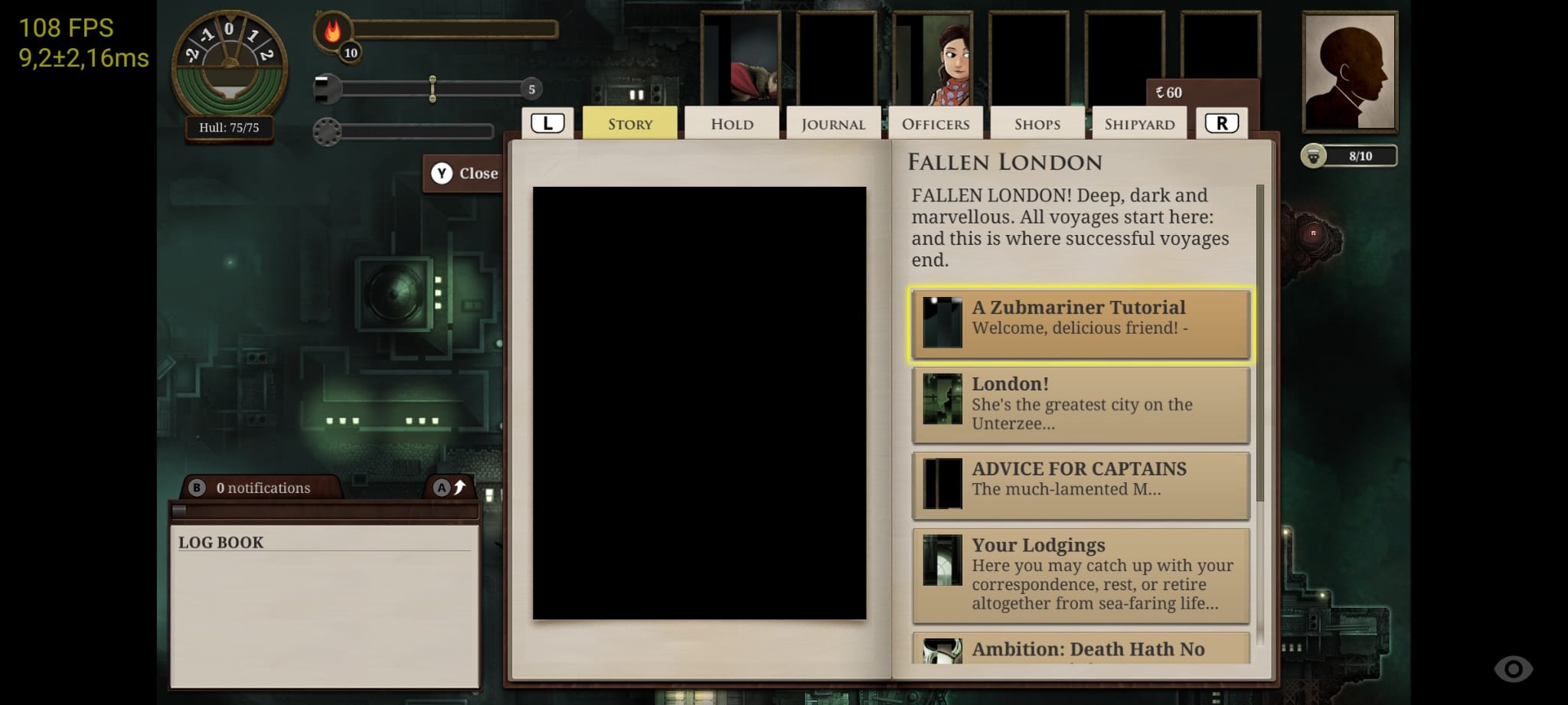
Task: Open the Your Lodgings story option
Action: (x=1080, y=574)
